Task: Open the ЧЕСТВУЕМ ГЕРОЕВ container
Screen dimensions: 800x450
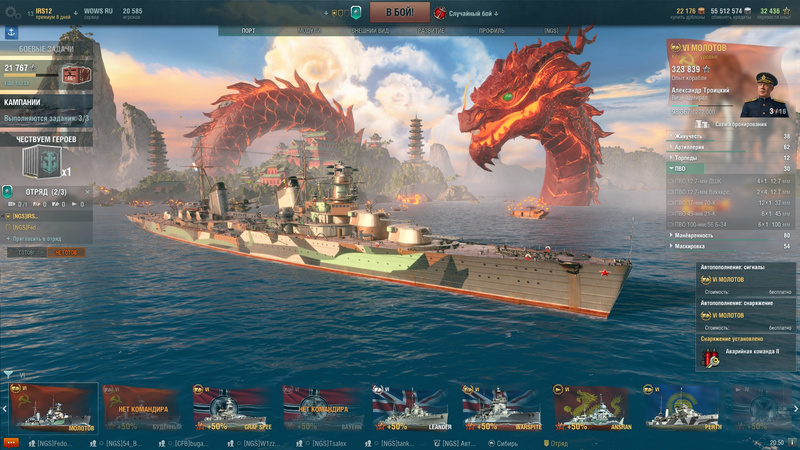Action: [x=45, y=158]
